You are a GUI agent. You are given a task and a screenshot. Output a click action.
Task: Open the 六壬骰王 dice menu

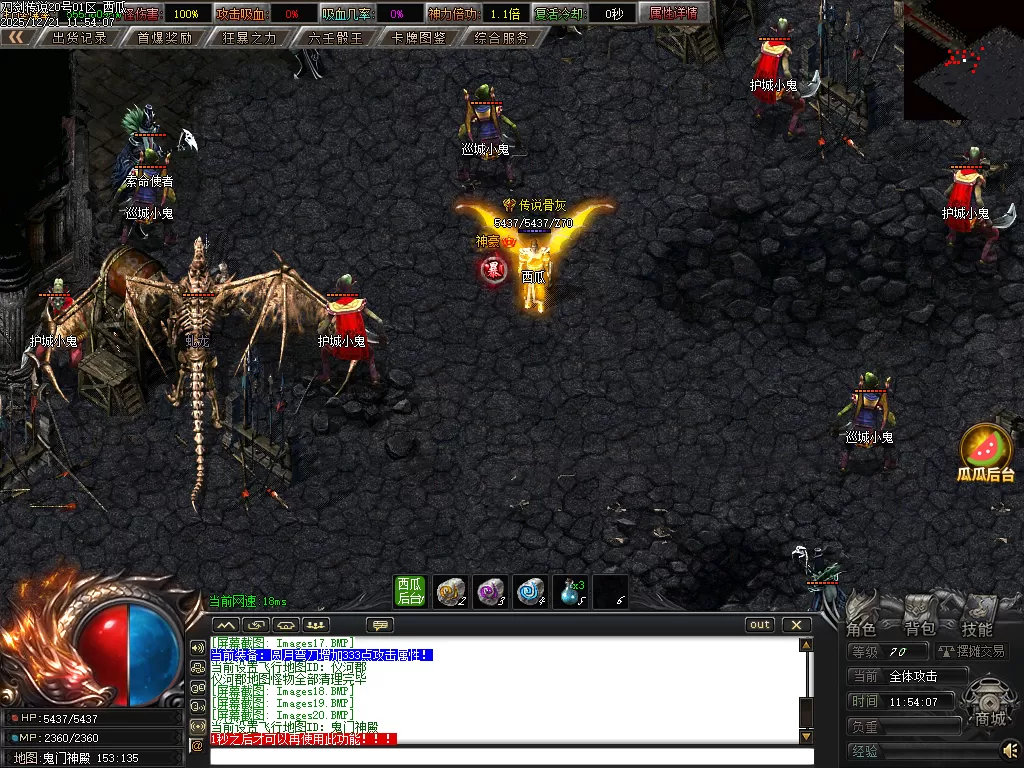pyautogui.click(x=335, y=38)
